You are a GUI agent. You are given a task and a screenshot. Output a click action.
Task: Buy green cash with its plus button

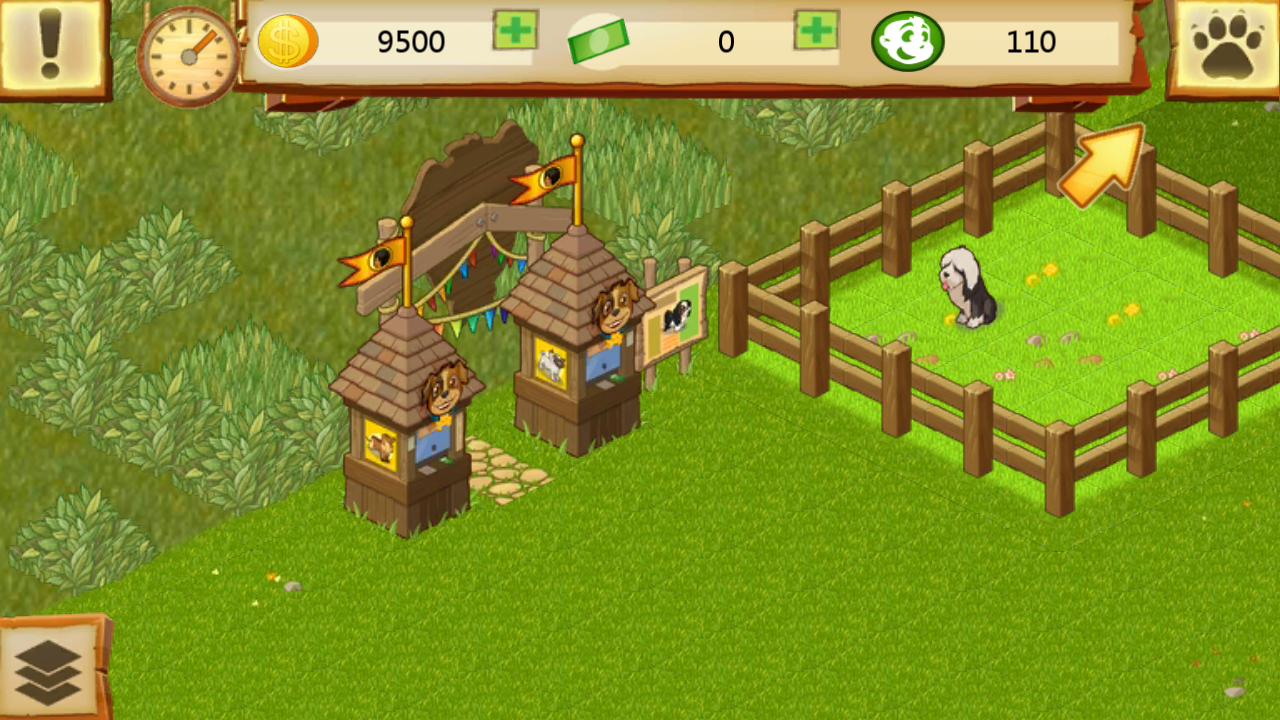(x=816, y=31)
